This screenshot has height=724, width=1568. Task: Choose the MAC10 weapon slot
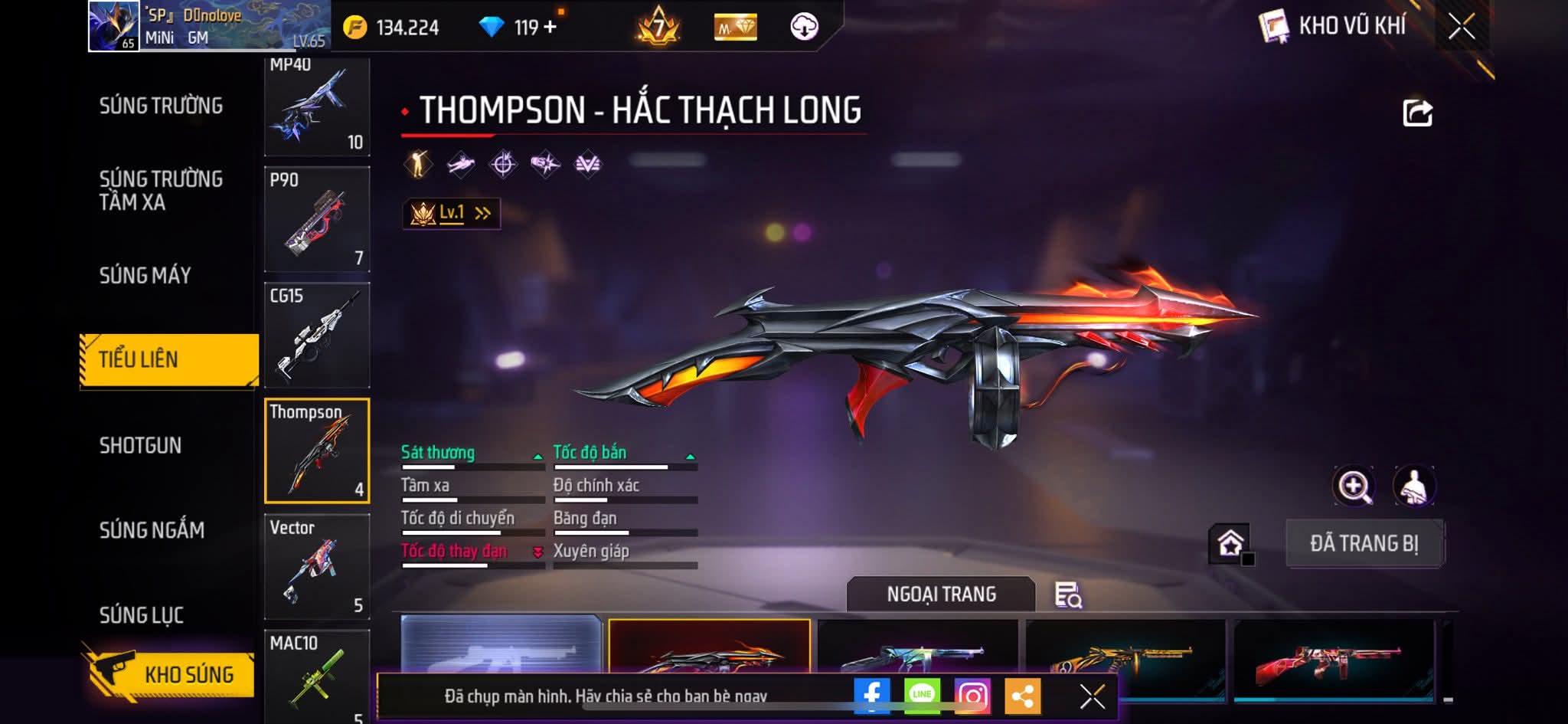click(317, 676)
